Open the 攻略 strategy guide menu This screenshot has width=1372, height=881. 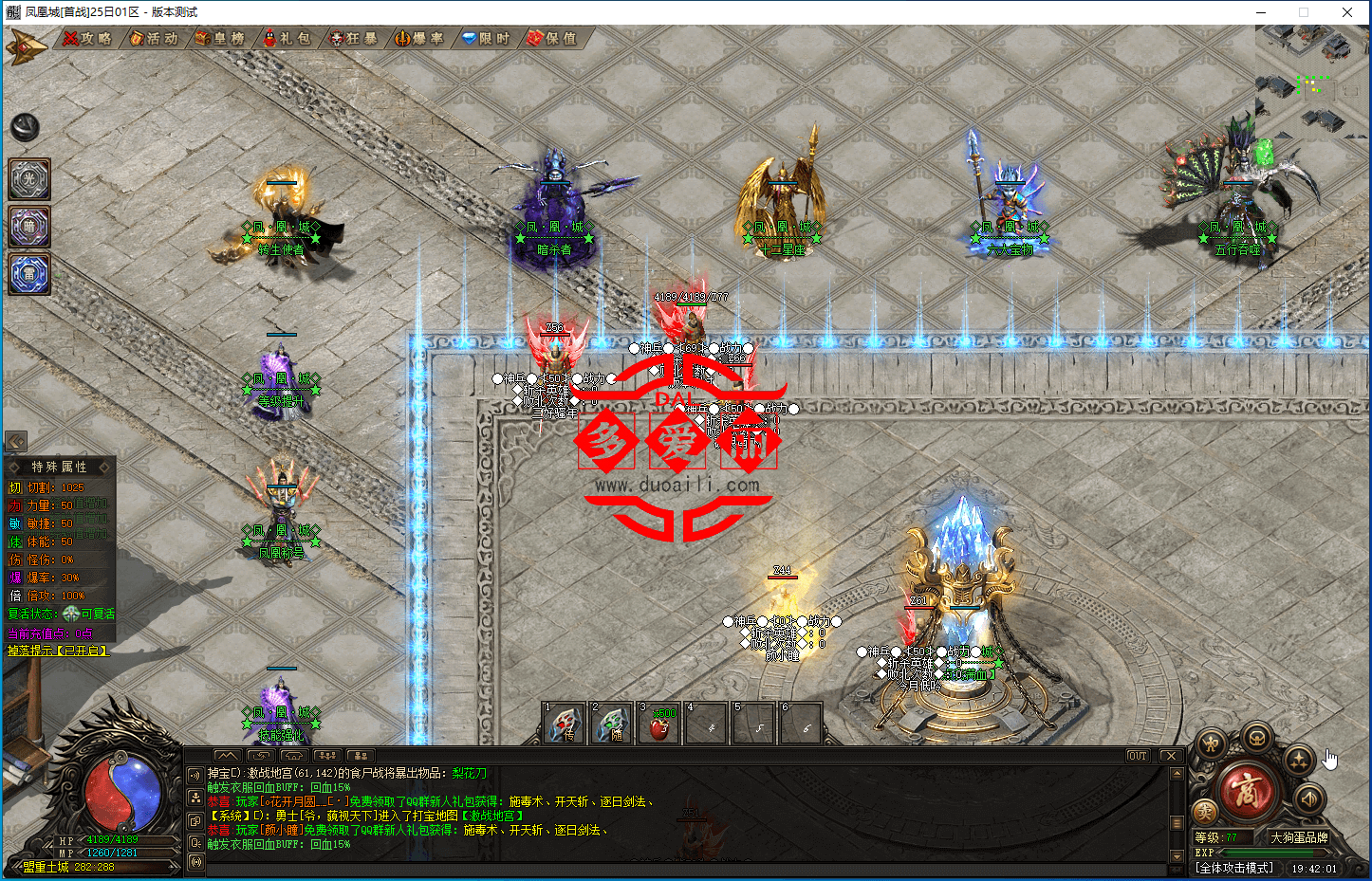click(88, 39)
